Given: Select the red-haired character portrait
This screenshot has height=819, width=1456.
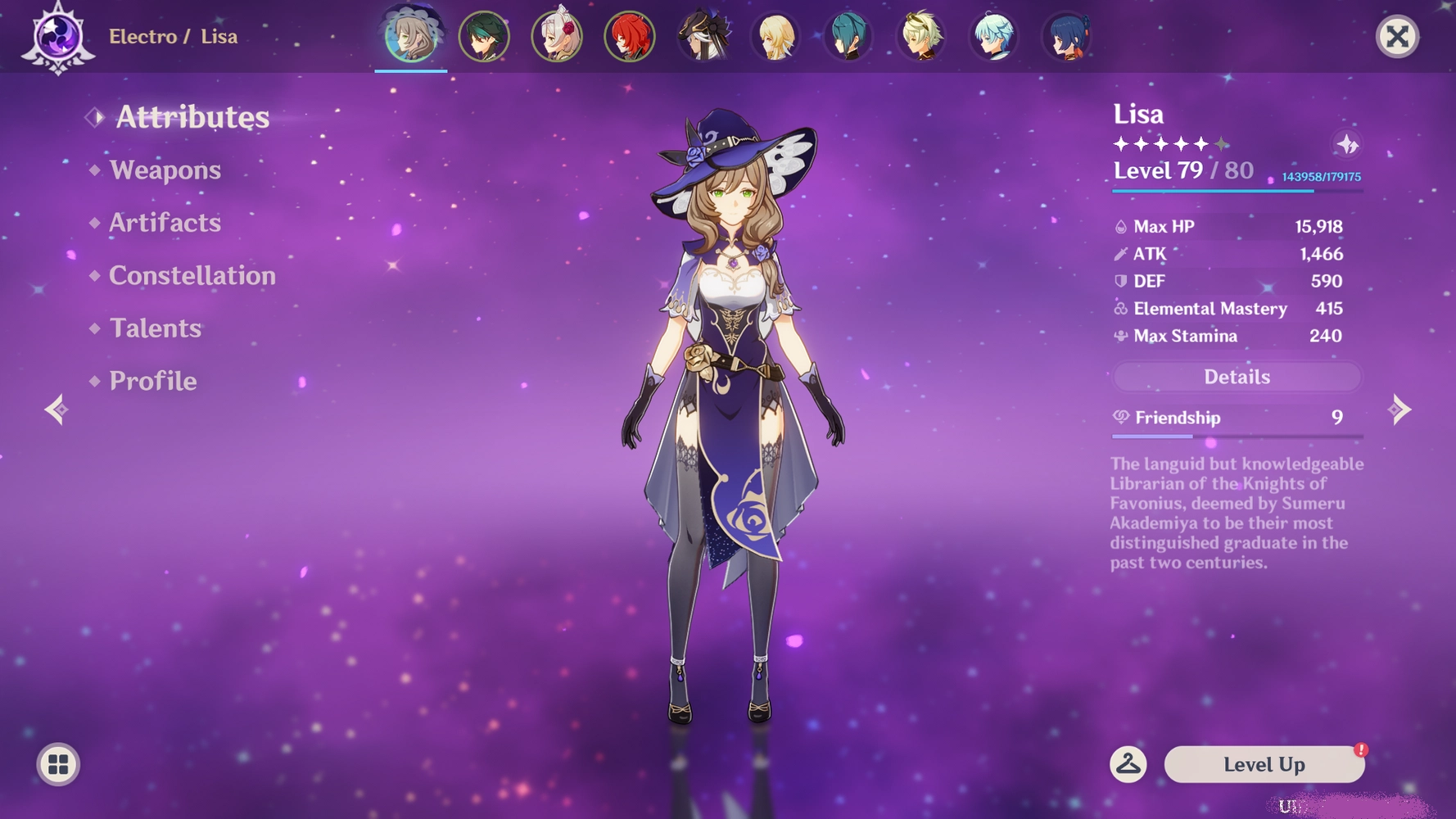Looking at the screenshot, I should click(x=629, y=36).
